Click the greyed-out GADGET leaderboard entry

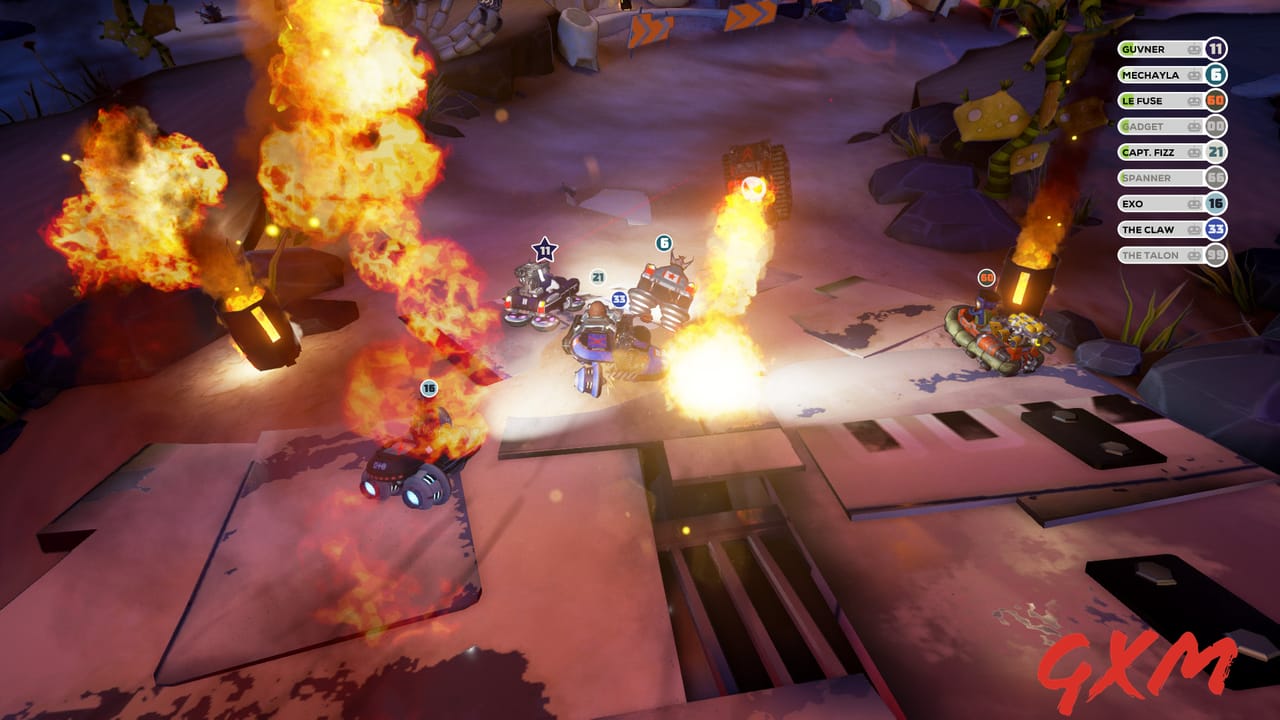pyautogui.click(x=1160, y=127)
